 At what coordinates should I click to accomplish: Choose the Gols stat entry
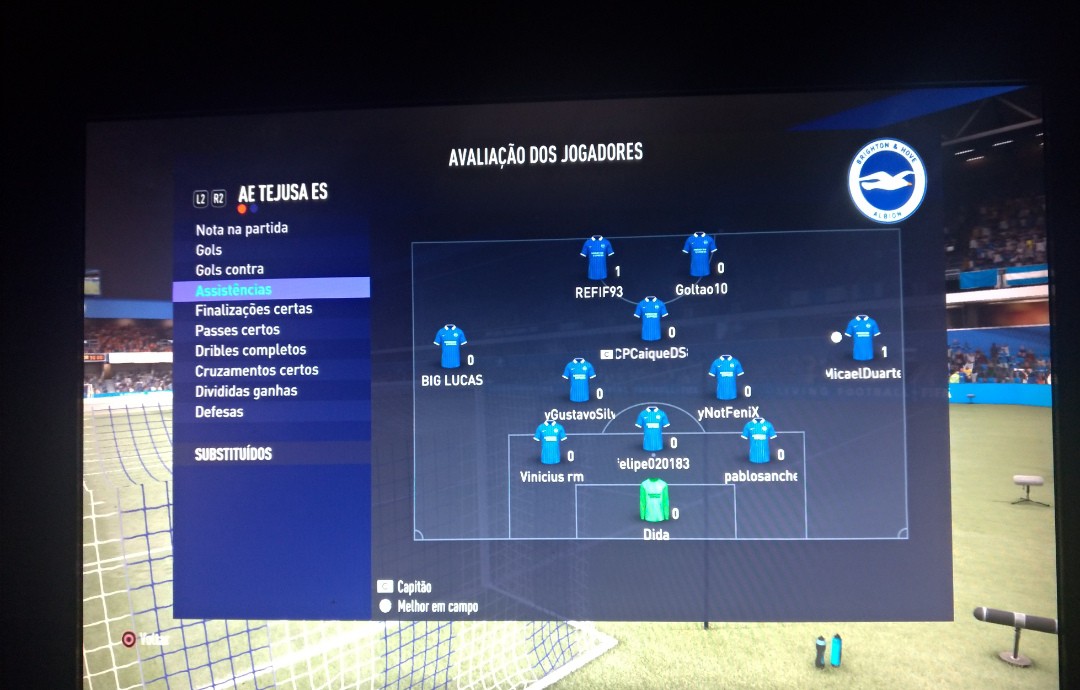[209, 249]
